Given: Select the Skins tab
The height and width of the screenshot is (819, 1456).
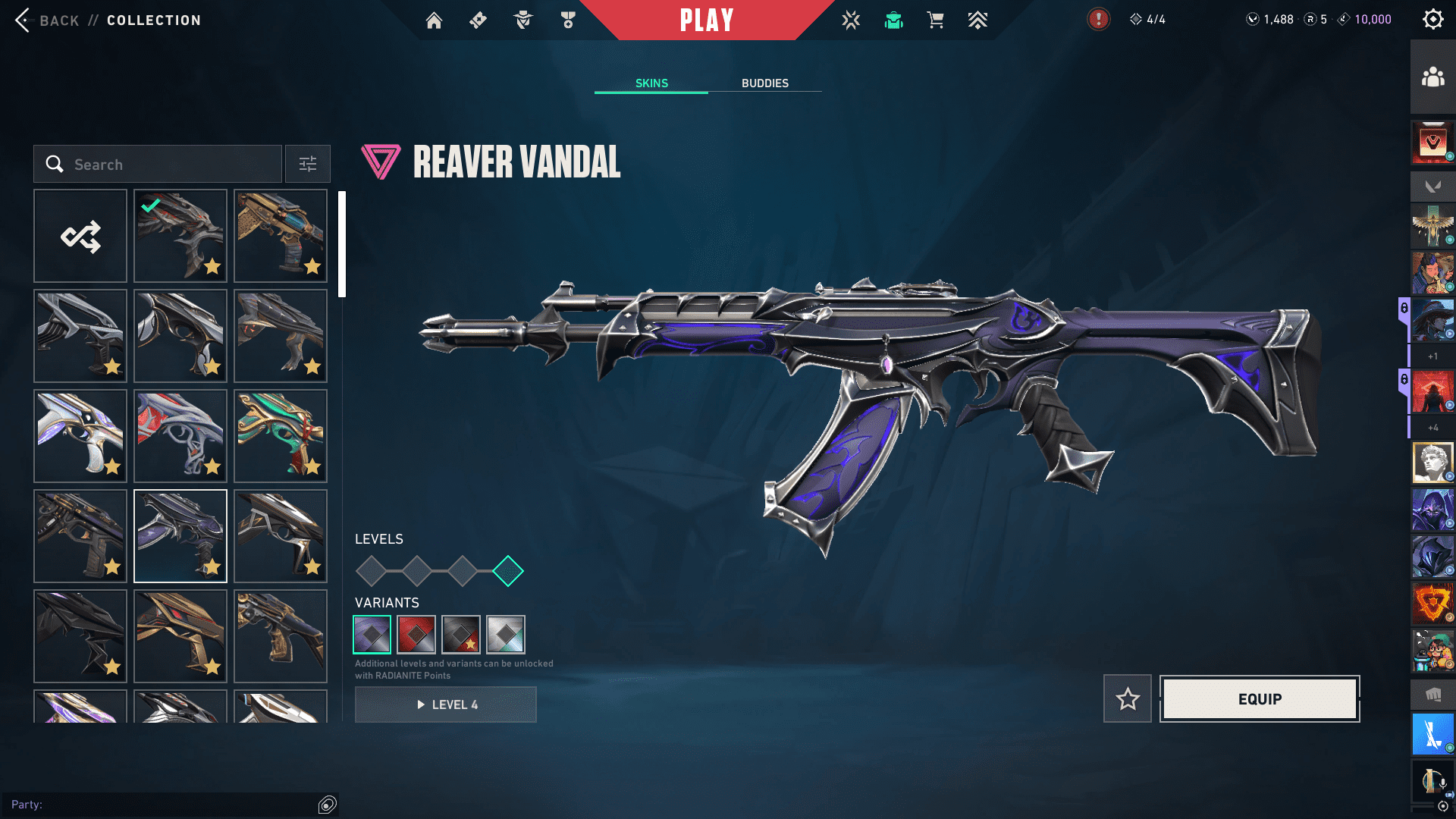Looking at the screenshot, I should coord(651,83).
